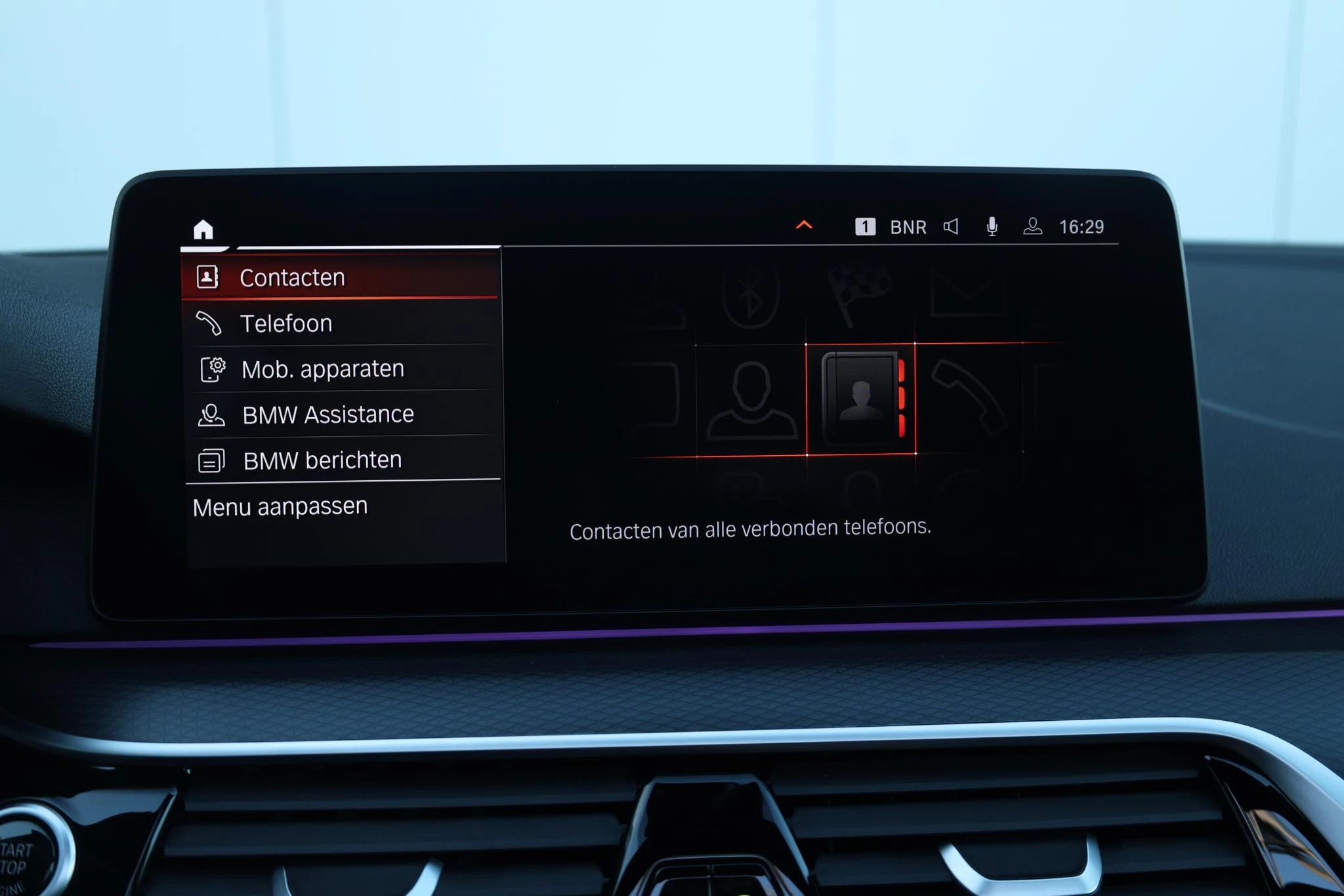Select the phone handset tile
This screenshot has width=1344, height=896.
click(968, 397)
